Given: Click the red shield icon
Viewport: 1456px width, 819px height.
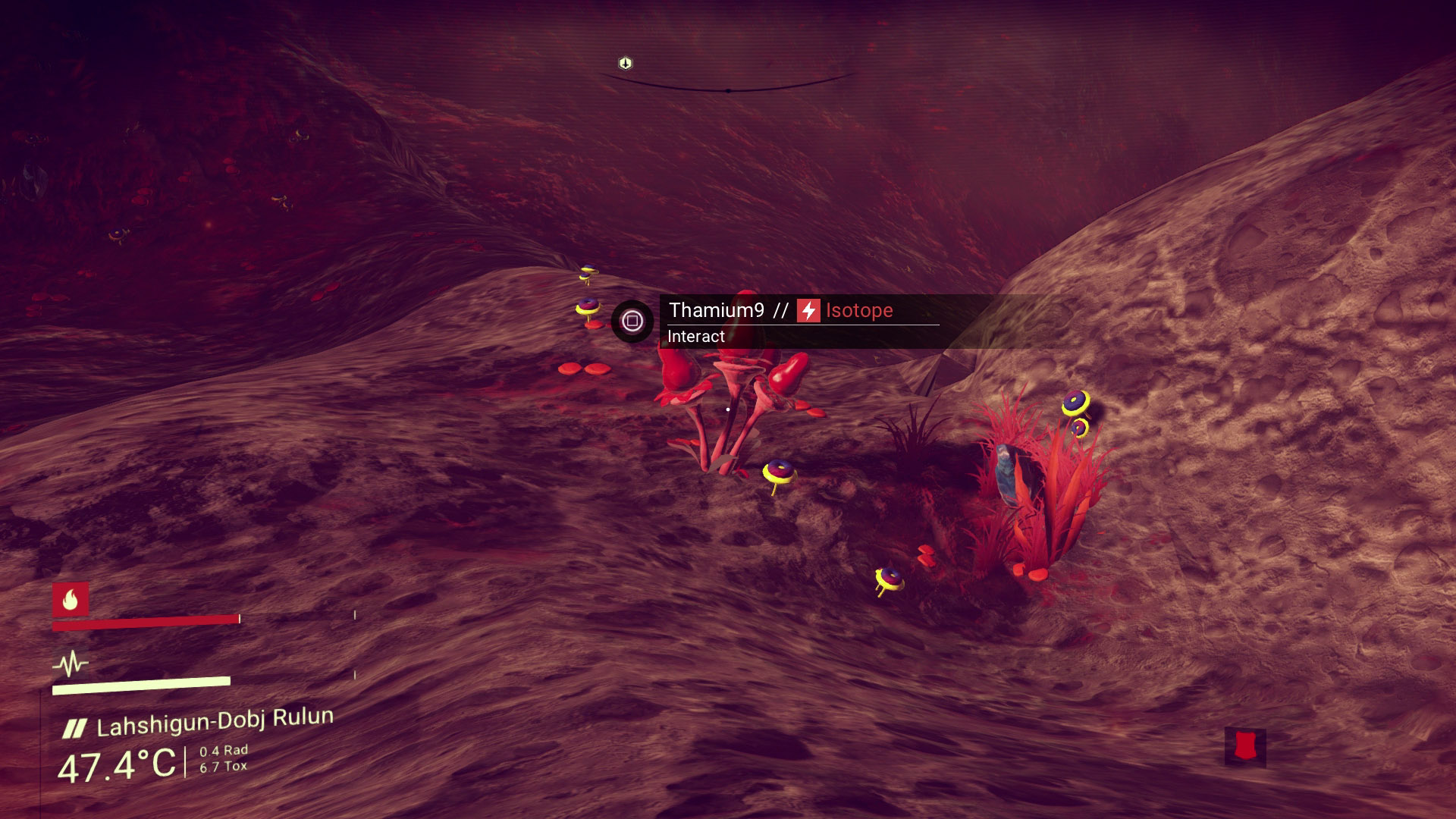Looking at the screenshot, I should (1244, 746).
